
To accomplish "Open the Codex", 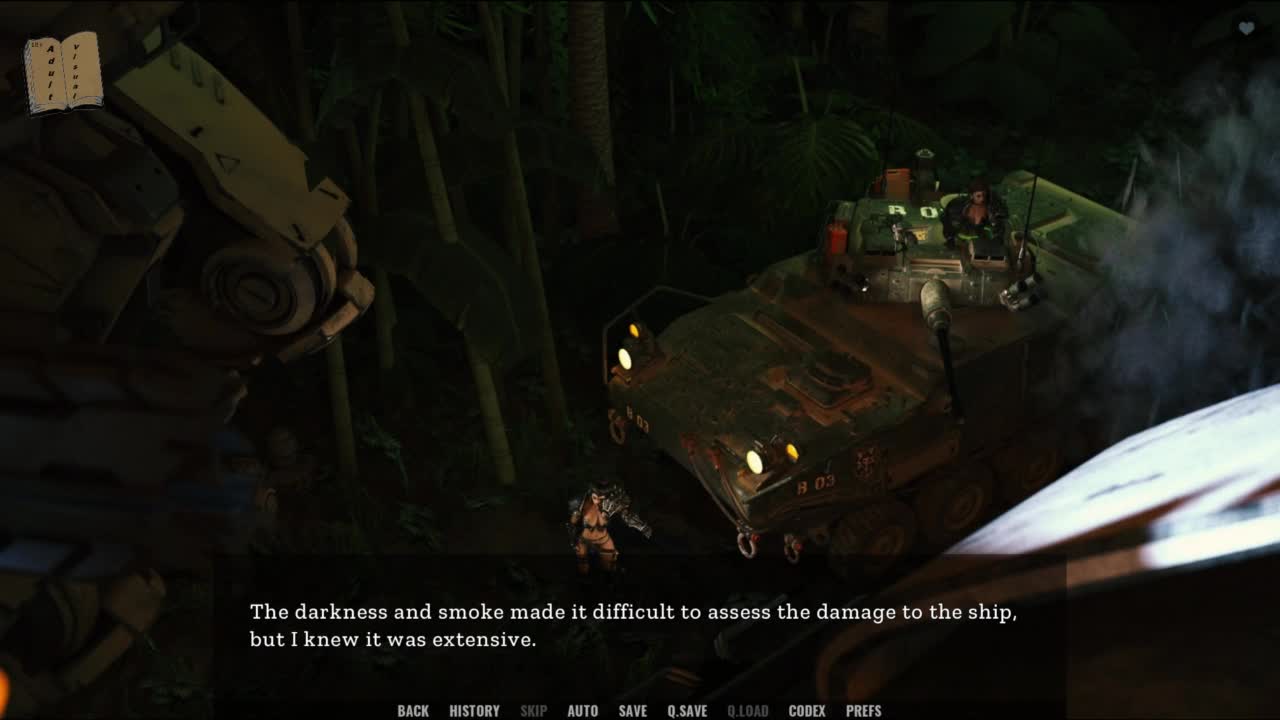I will pyautogui.click(x=807, y=711).
